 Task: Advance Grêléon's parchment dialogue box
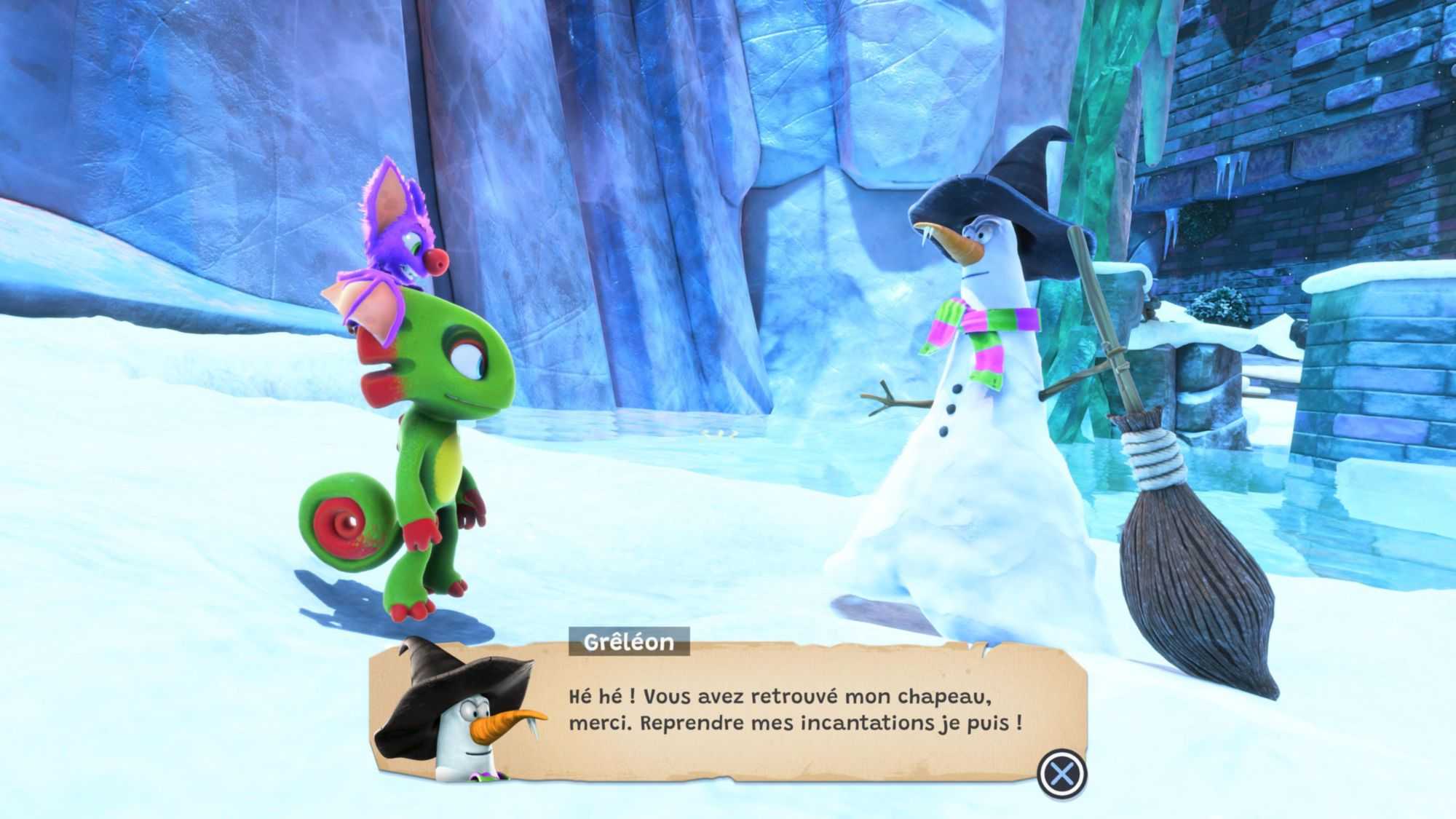(1061, 773)
